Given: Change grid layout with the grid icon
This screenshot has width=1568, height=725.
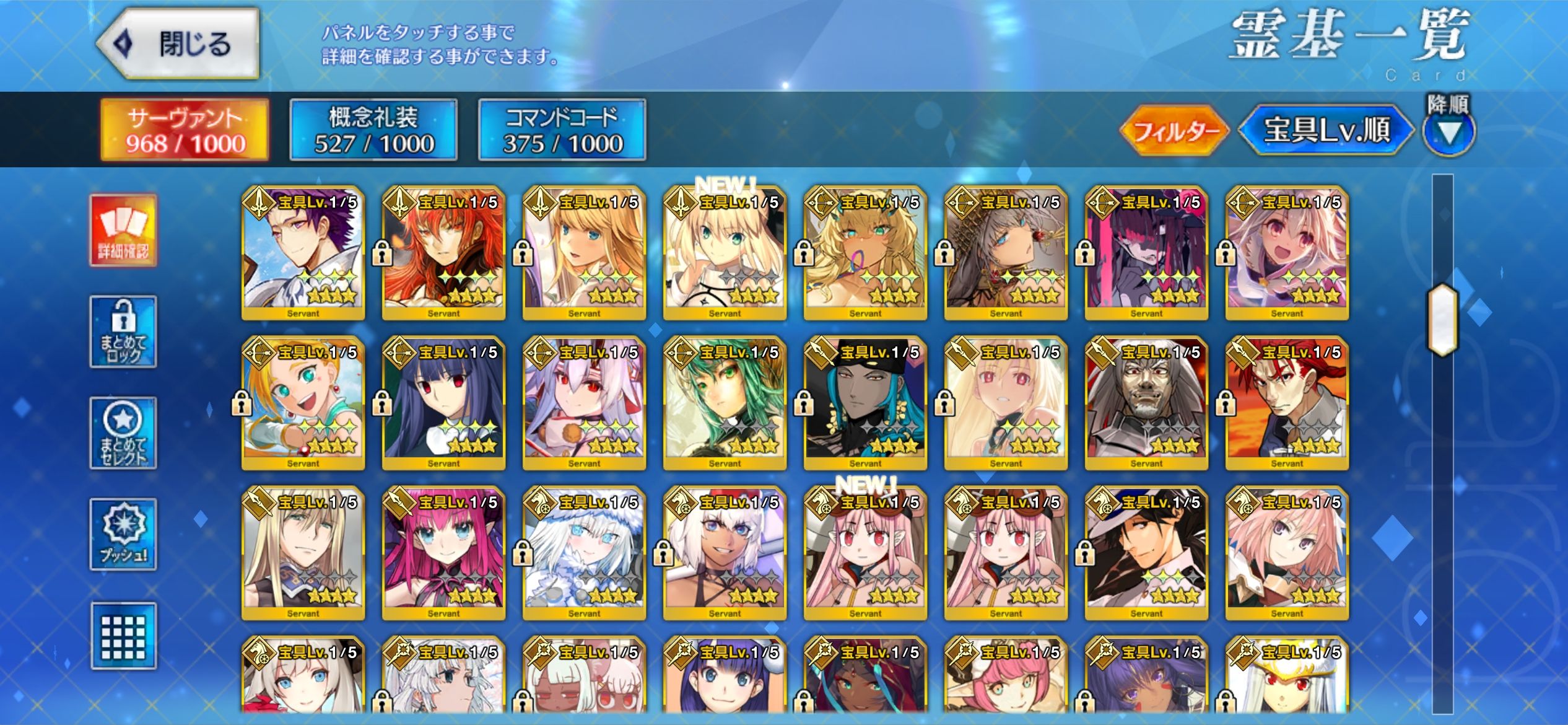Looking at the screenshot, I should pyautogui.click(x=123, y=636).
